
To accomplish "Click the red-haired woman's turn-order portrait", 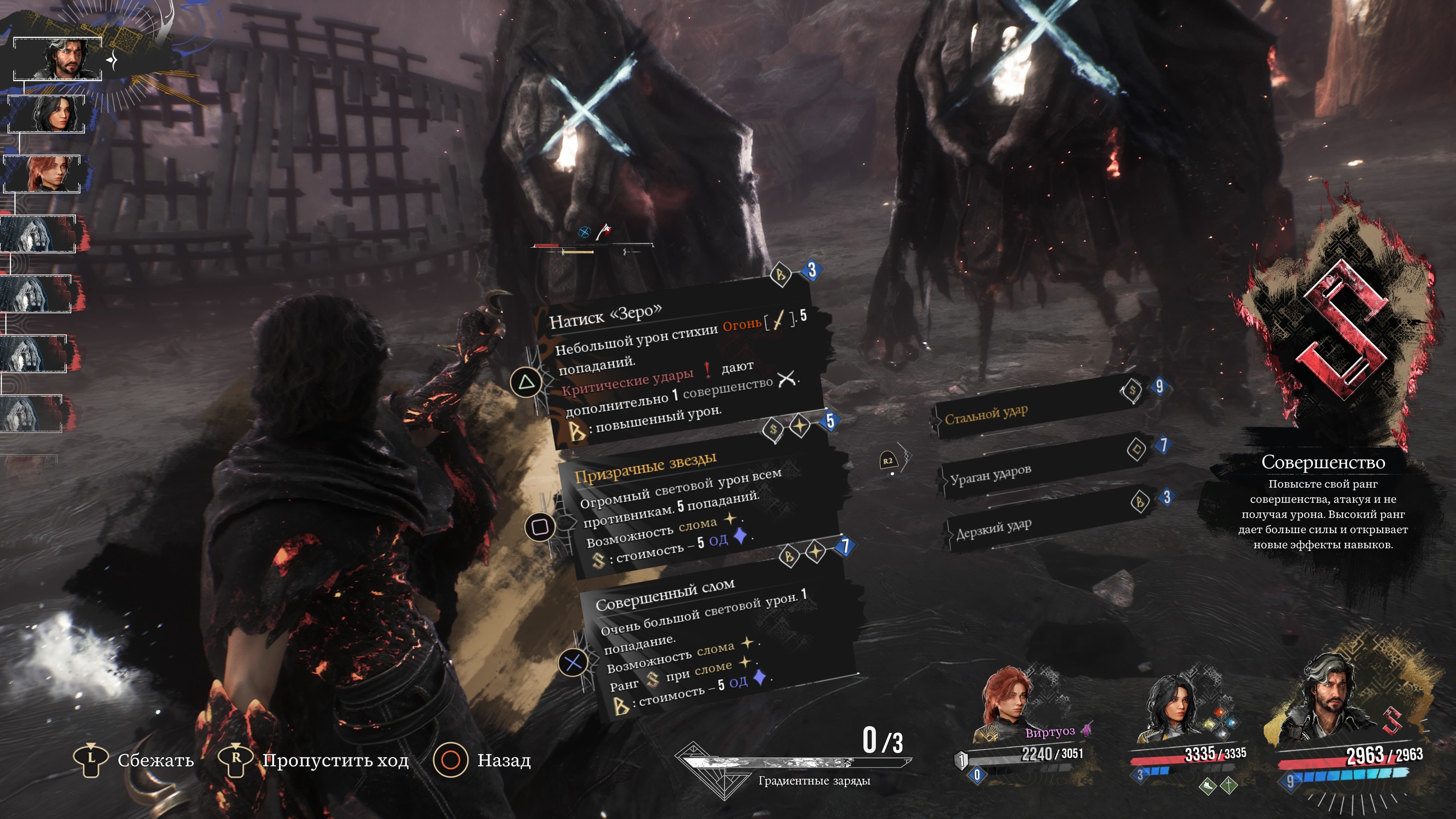I will point(42,174).
